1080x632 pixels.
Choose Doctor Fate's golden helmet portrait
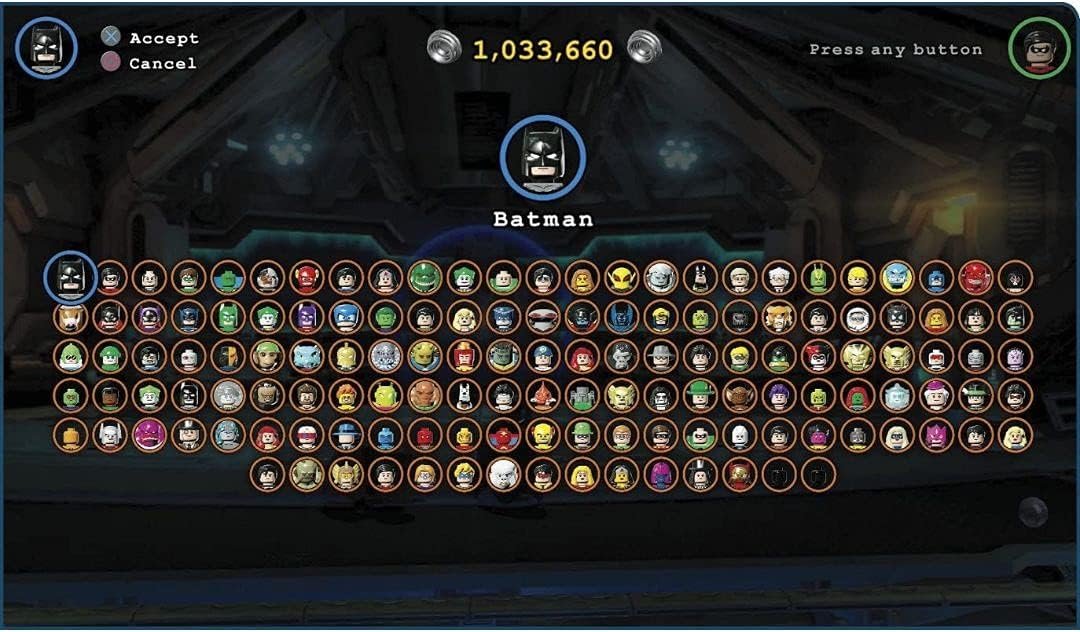[346, 356]
